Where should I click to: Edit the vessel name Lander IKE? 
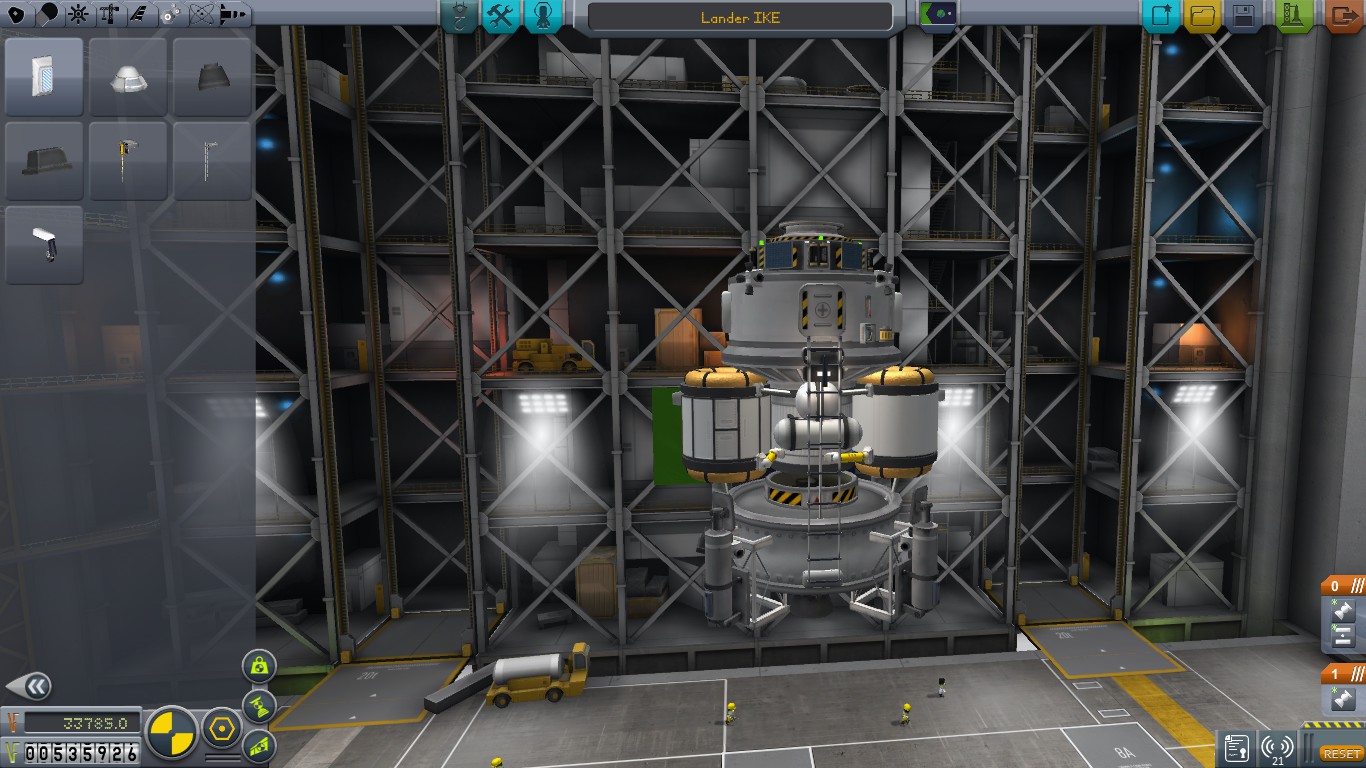pos(740,17)
